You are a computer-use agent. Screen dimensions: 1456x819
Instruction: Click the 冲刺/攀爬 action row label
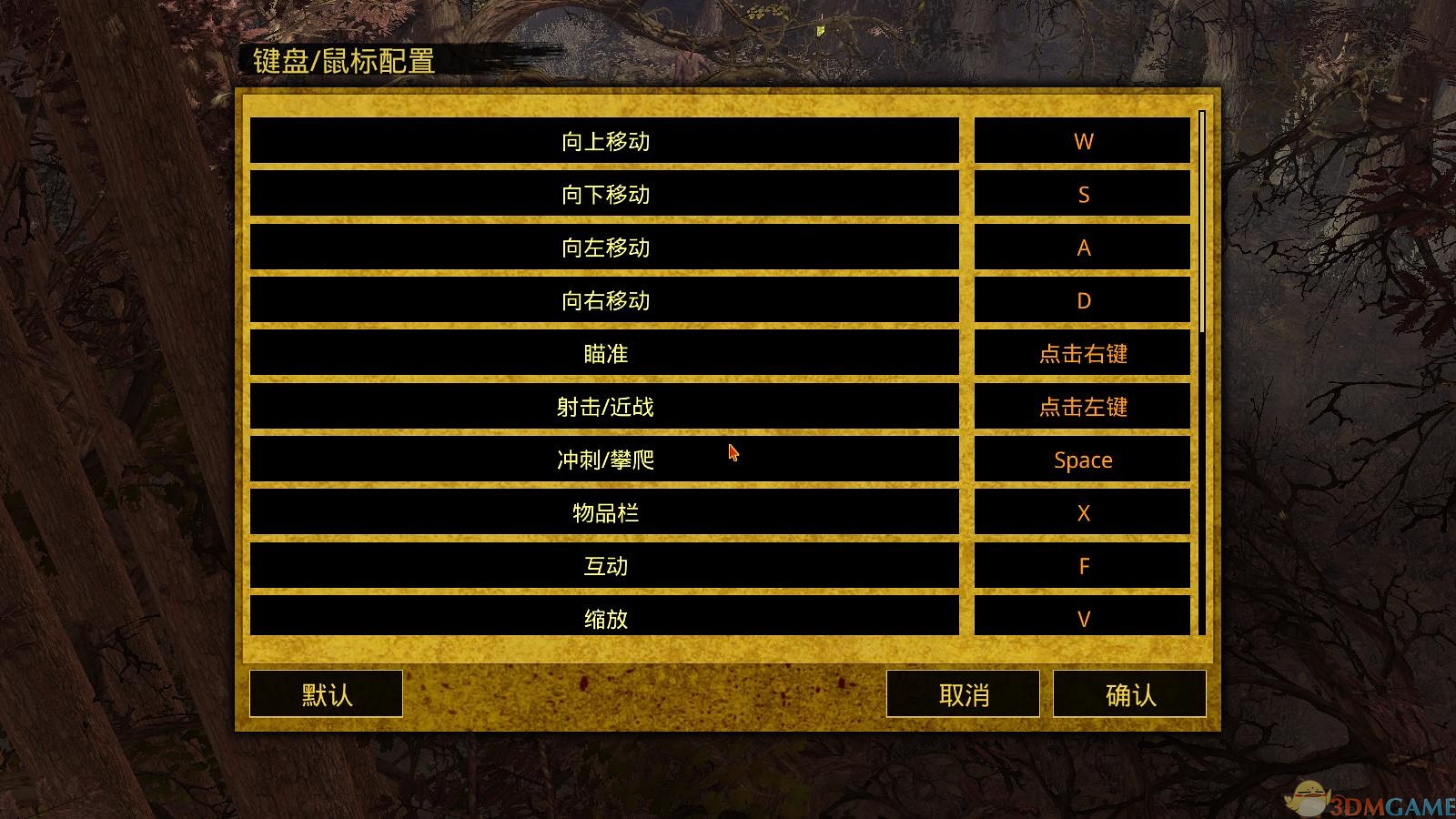pos(605,460)
